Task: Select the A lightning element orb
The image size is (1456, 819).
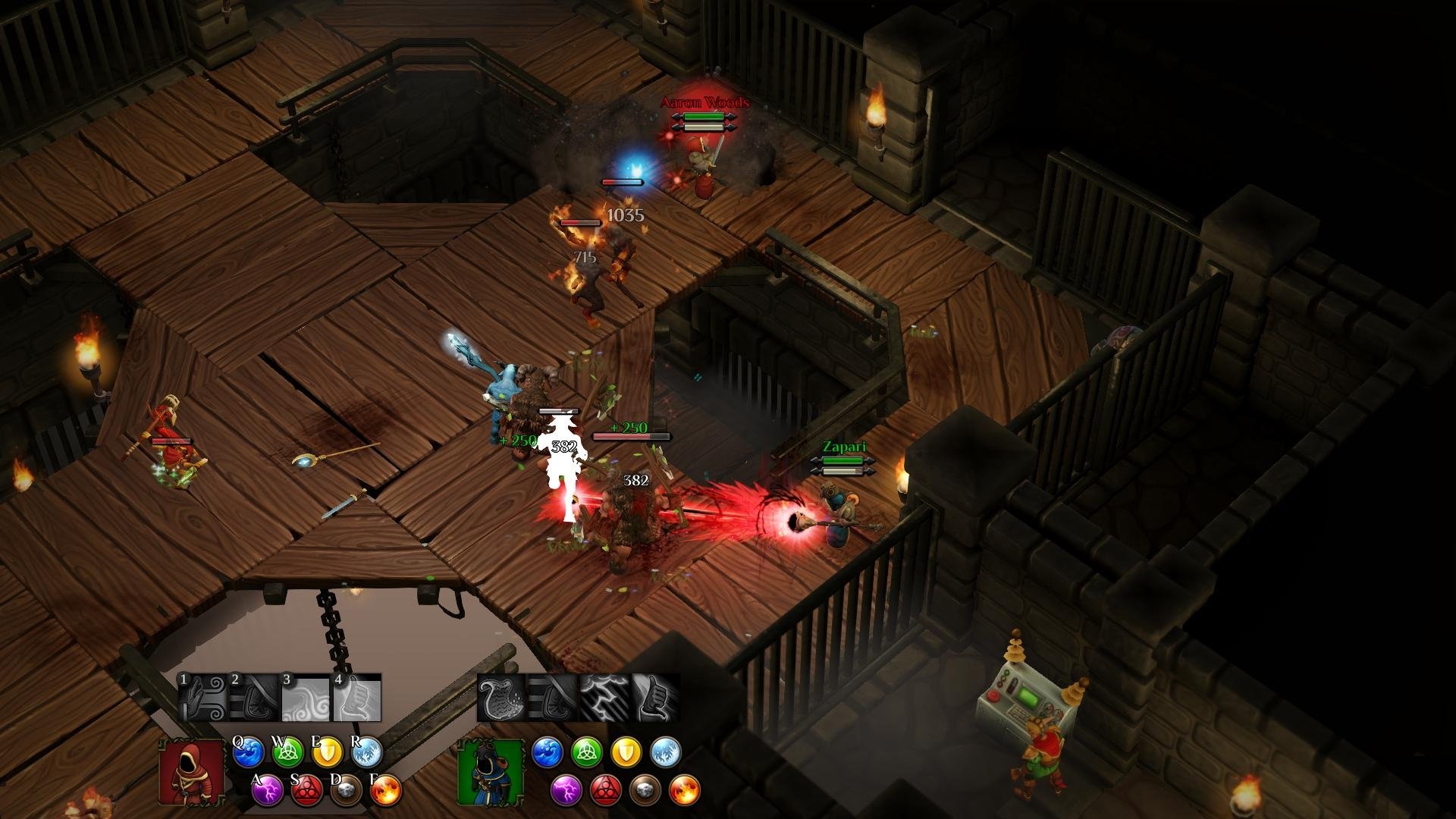Action: coord(267,791)
